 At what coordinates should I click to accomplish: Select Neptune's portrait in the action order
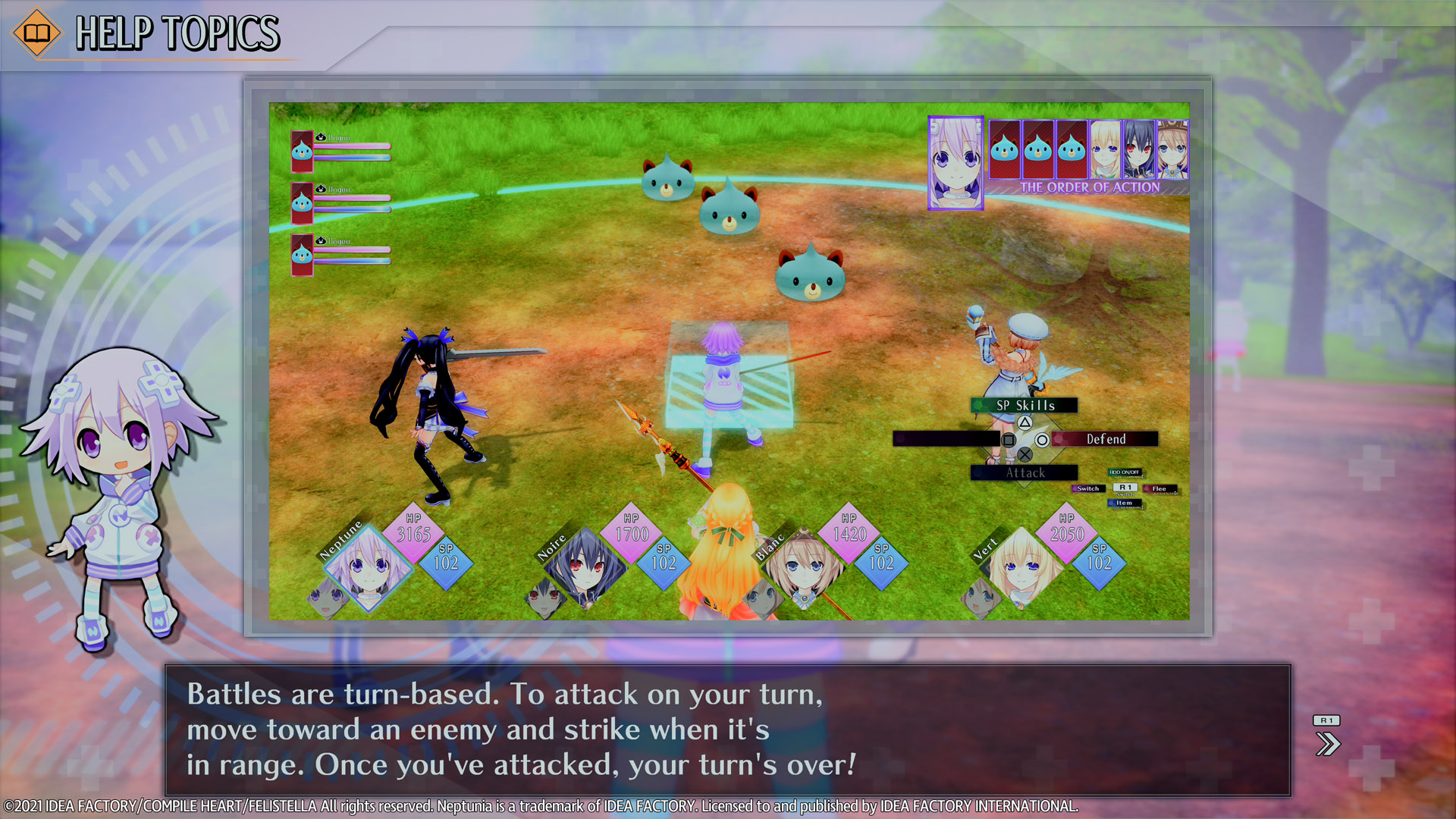(x=955, y=162)
